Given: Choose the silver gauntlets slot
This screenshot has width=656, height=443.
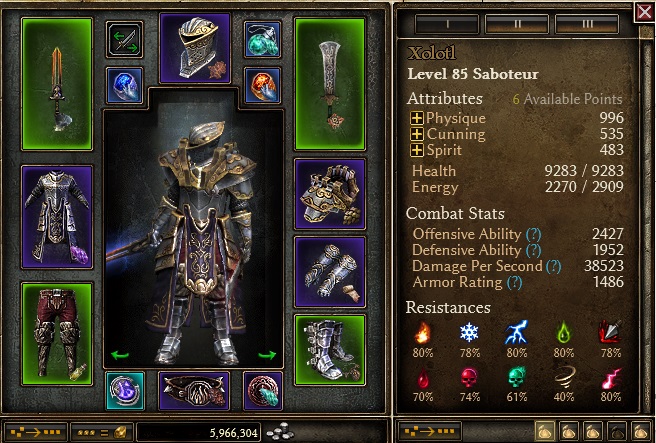Looking at the screenshot, I should (x=330, y=270).
